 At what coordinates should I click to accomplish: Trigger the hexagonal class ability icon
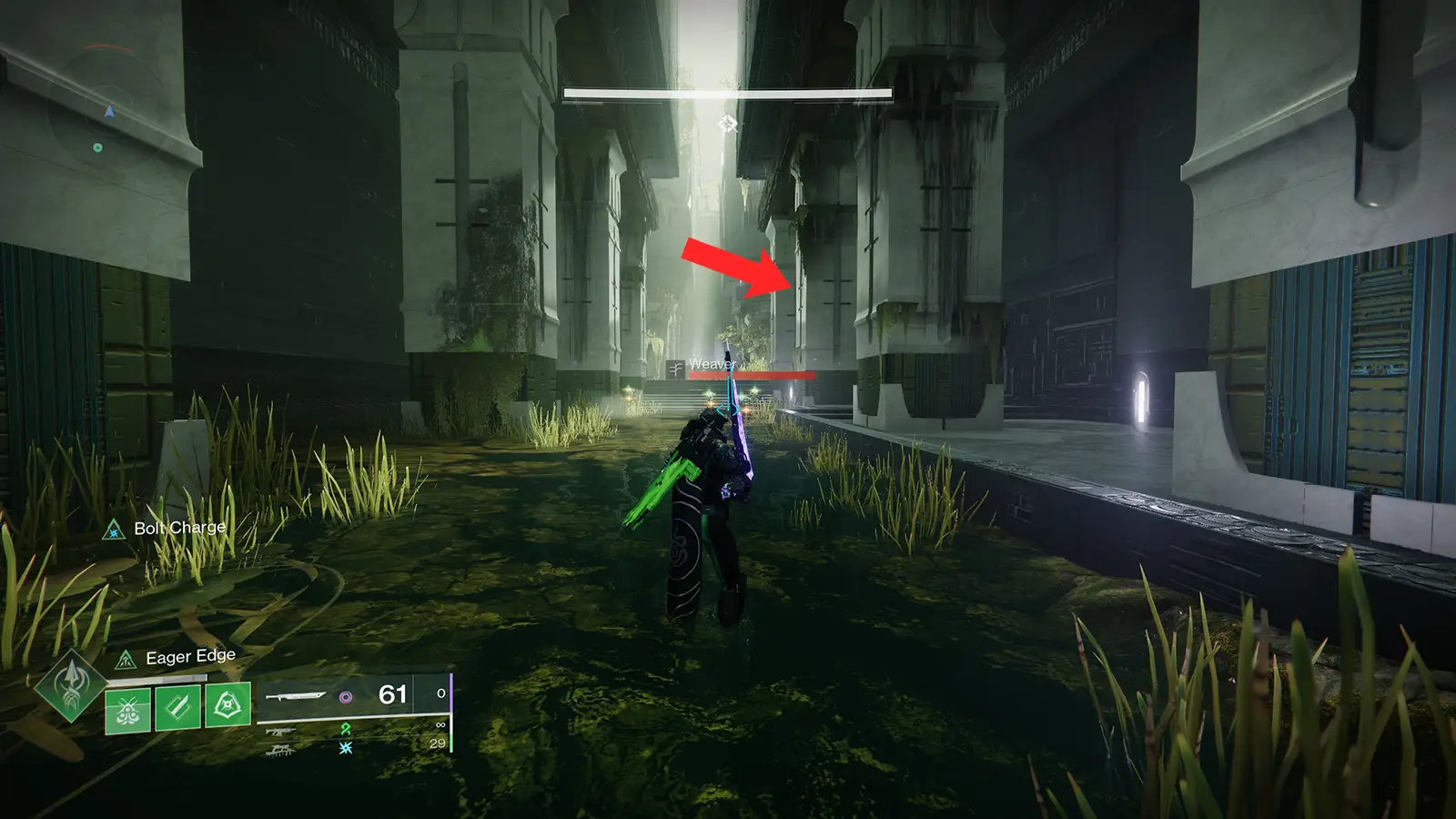227,706
